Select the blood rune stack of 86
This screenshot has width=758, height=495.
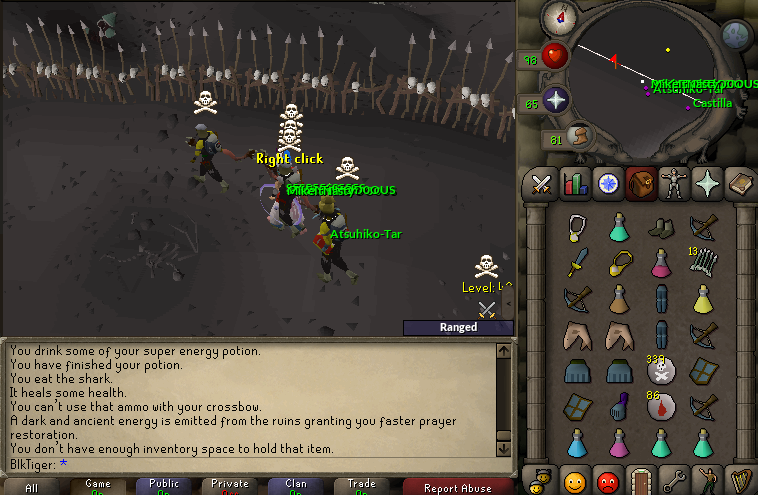click(660, 405)
